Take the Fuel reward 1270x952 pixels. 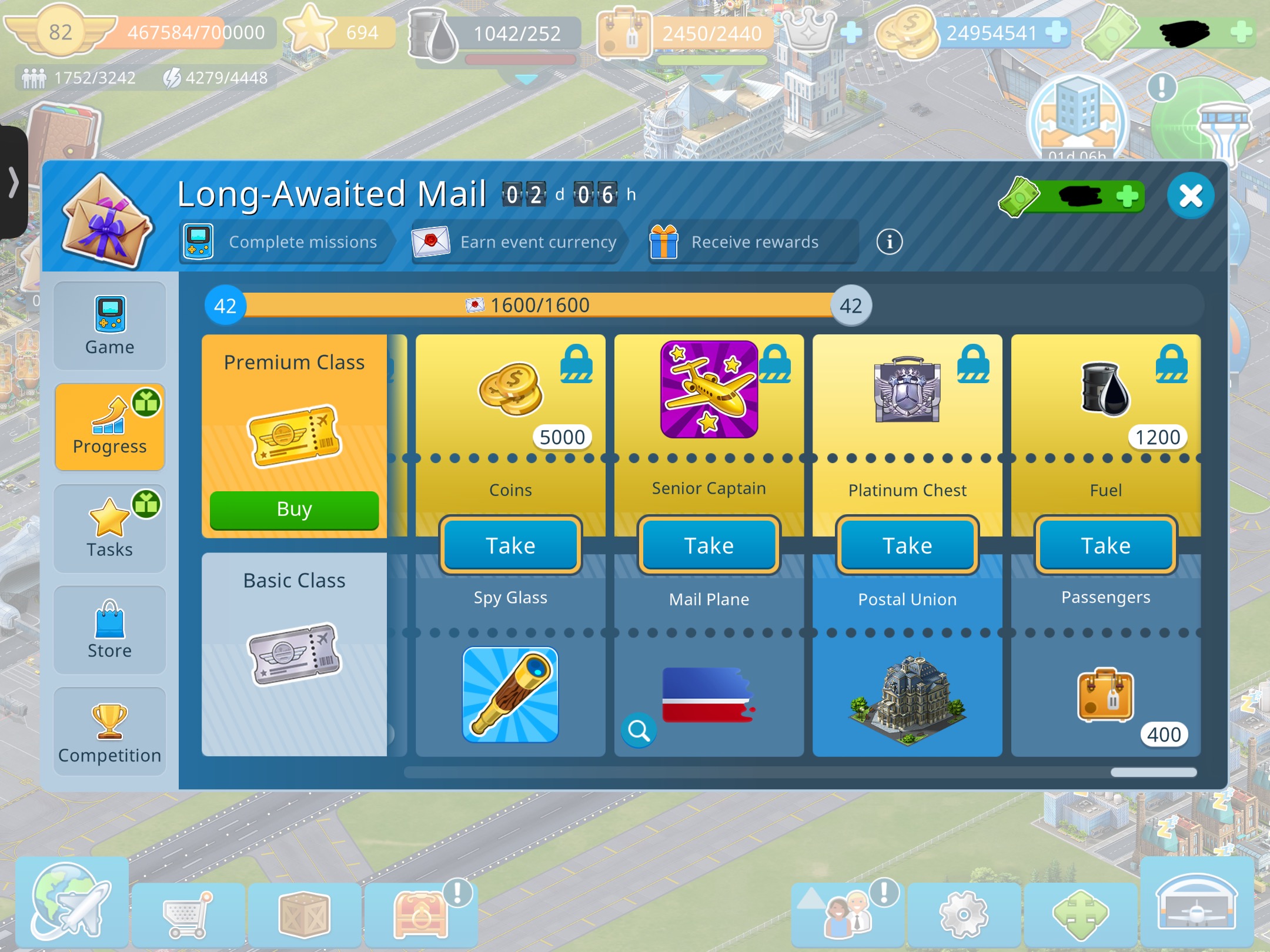click(1105, 545)
